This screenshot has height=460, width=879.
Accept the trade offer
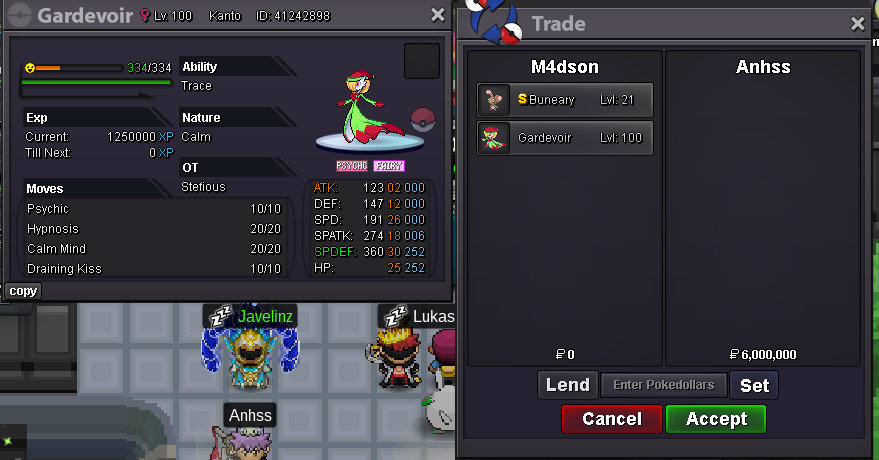(x=715, y=419)
